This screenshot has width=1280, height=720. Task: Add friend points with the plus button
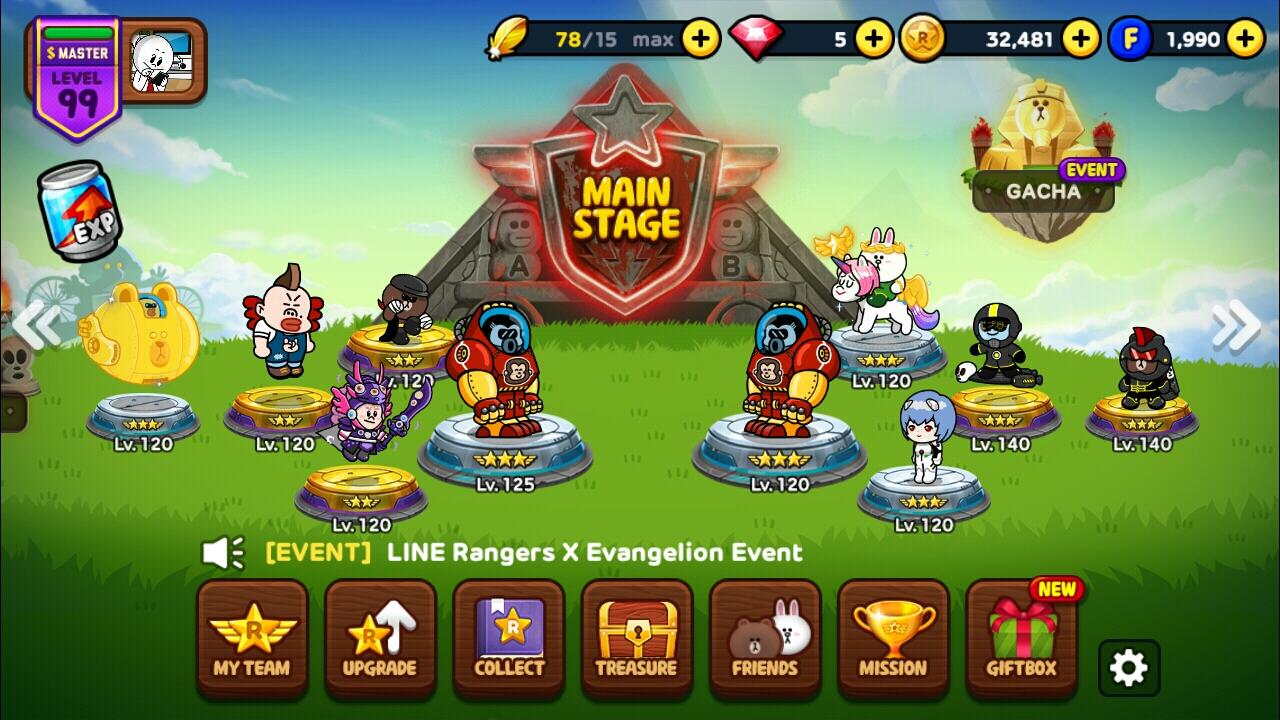pyautogui.click(x=1245, y=39)
